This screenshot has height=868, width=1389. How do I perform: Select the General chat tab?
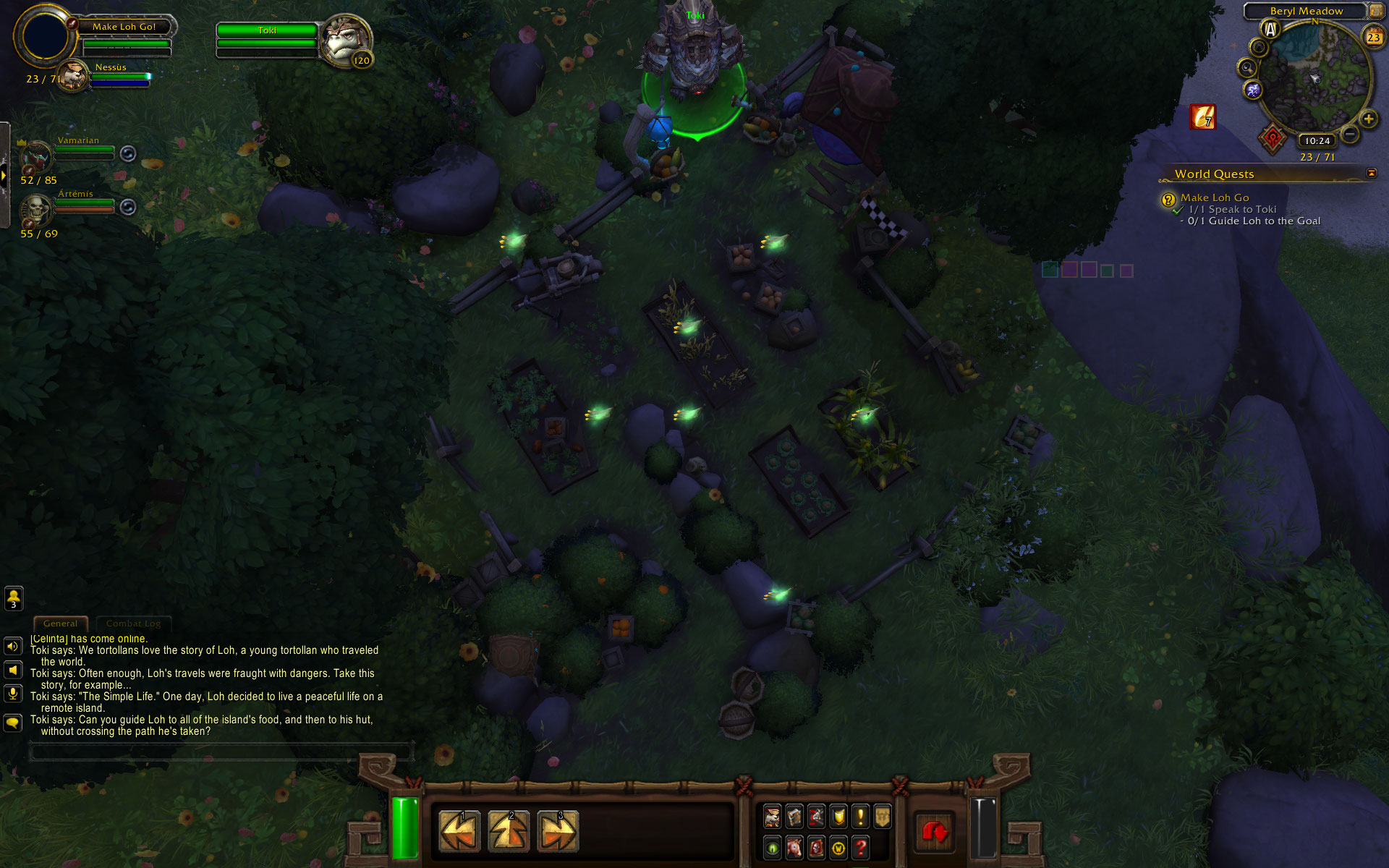60,624
